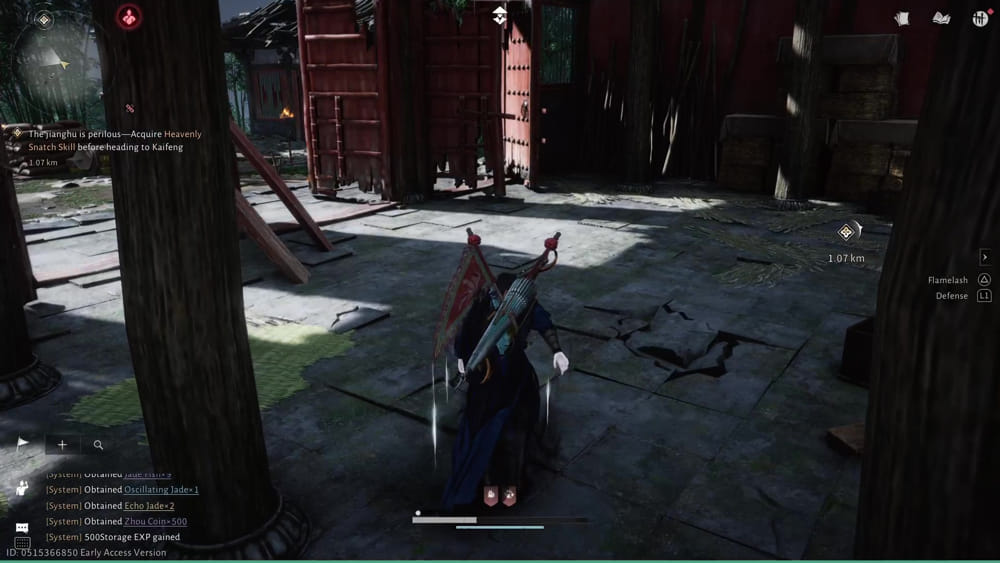1000x563 pixels.
Task: Open the chat speech bubble icon
Action: 22,527
